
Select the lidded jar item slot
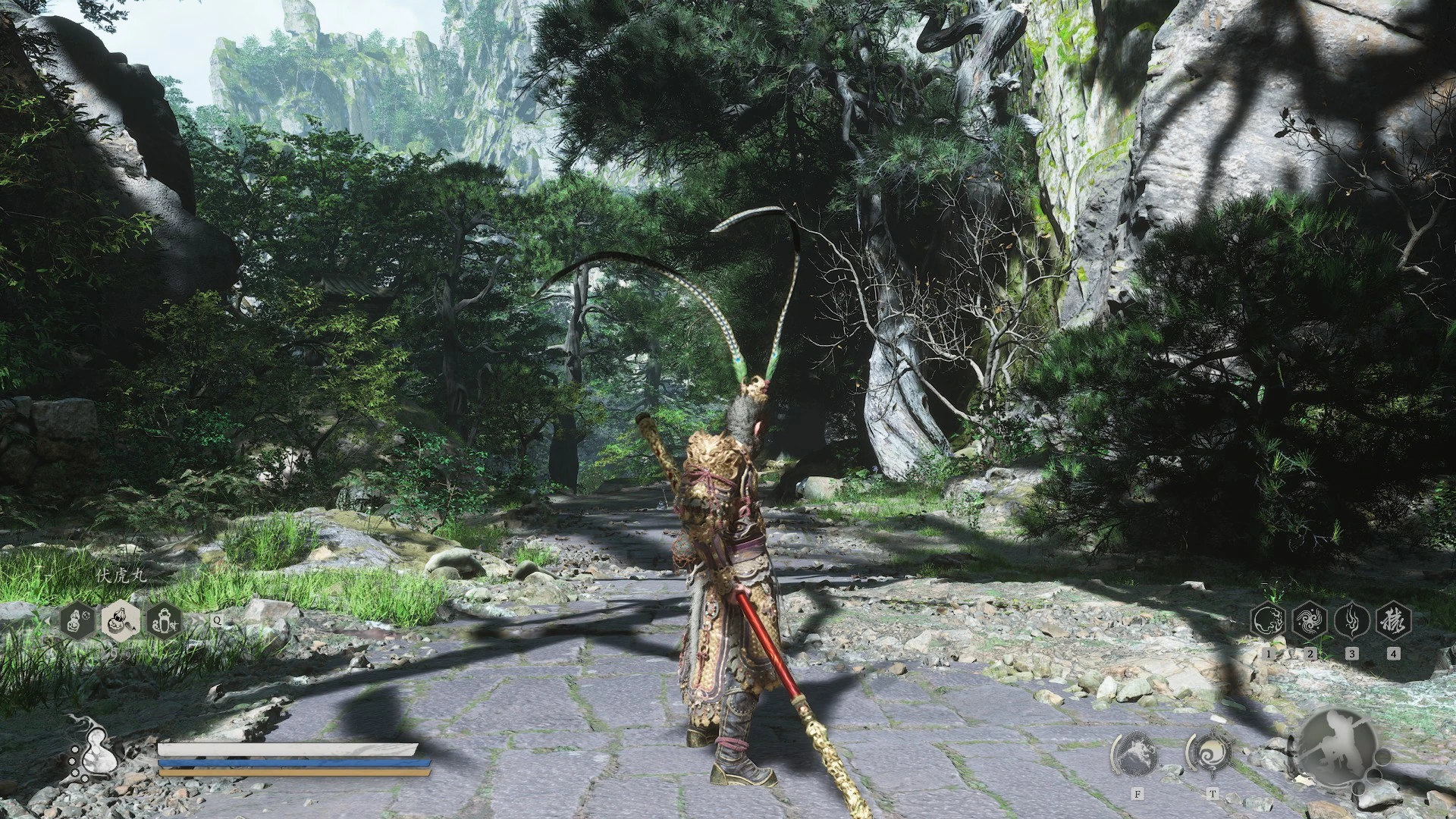(164, 622)
